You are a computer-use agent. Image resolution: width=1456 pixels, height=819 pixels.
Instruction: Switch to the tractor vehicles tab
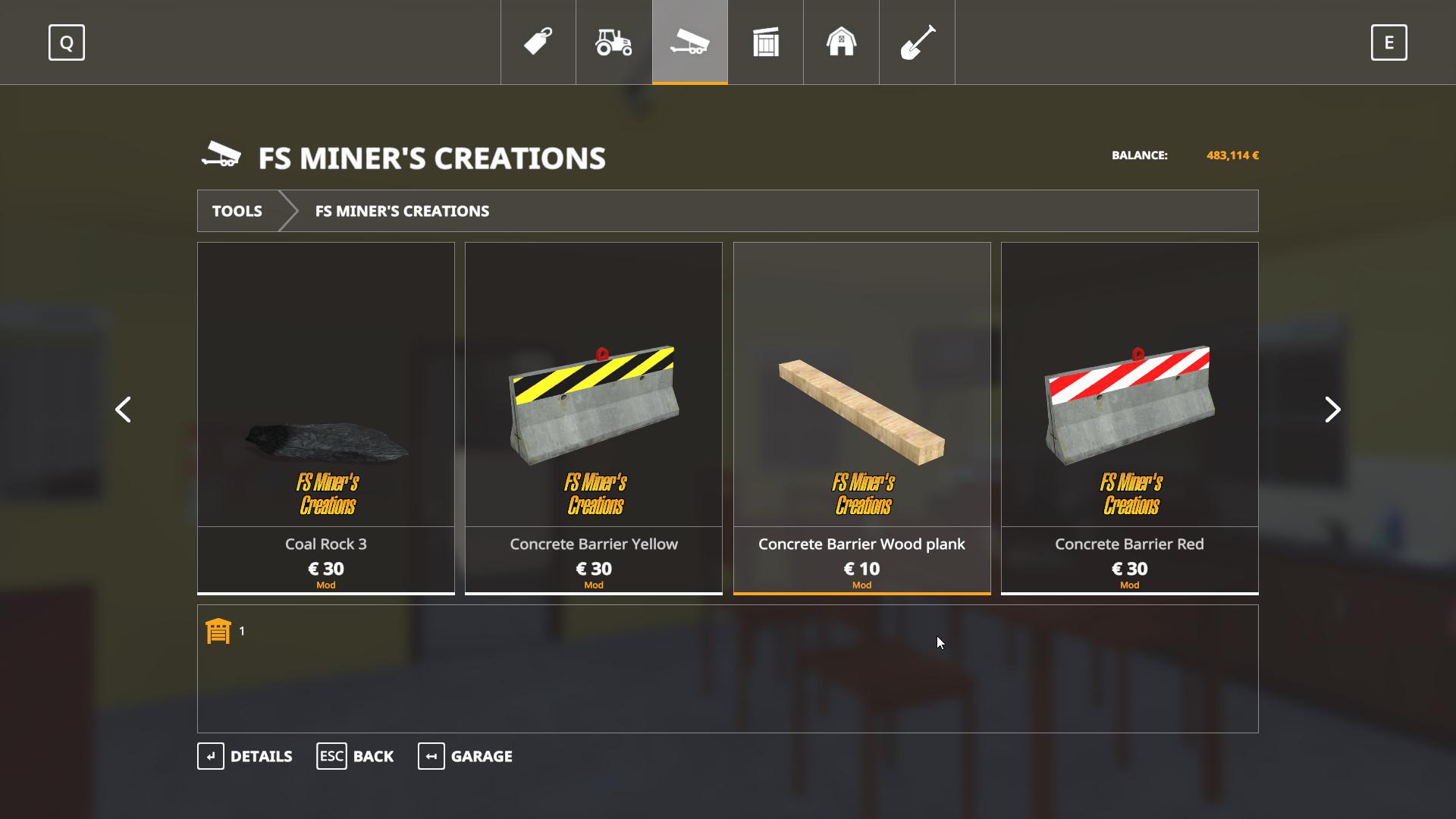coord(613,42)
